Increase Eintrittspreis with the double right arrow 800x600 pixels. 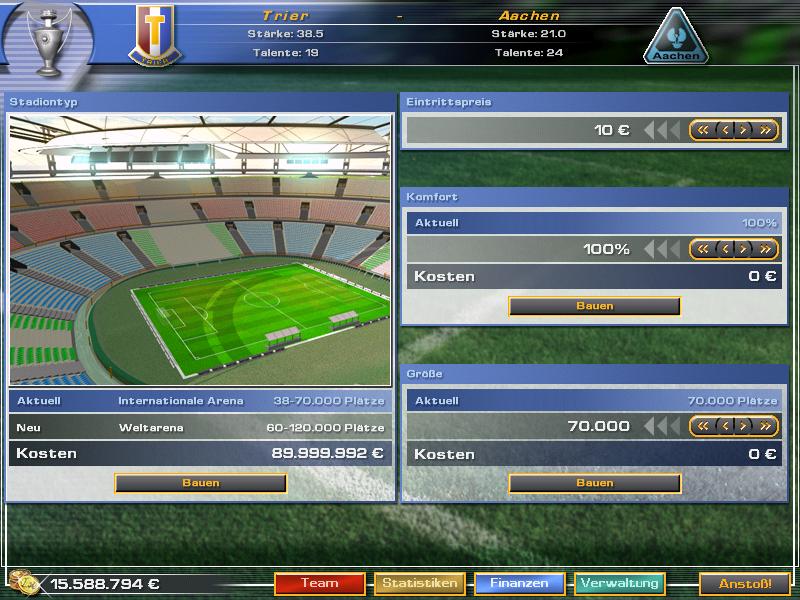[765, 130]
